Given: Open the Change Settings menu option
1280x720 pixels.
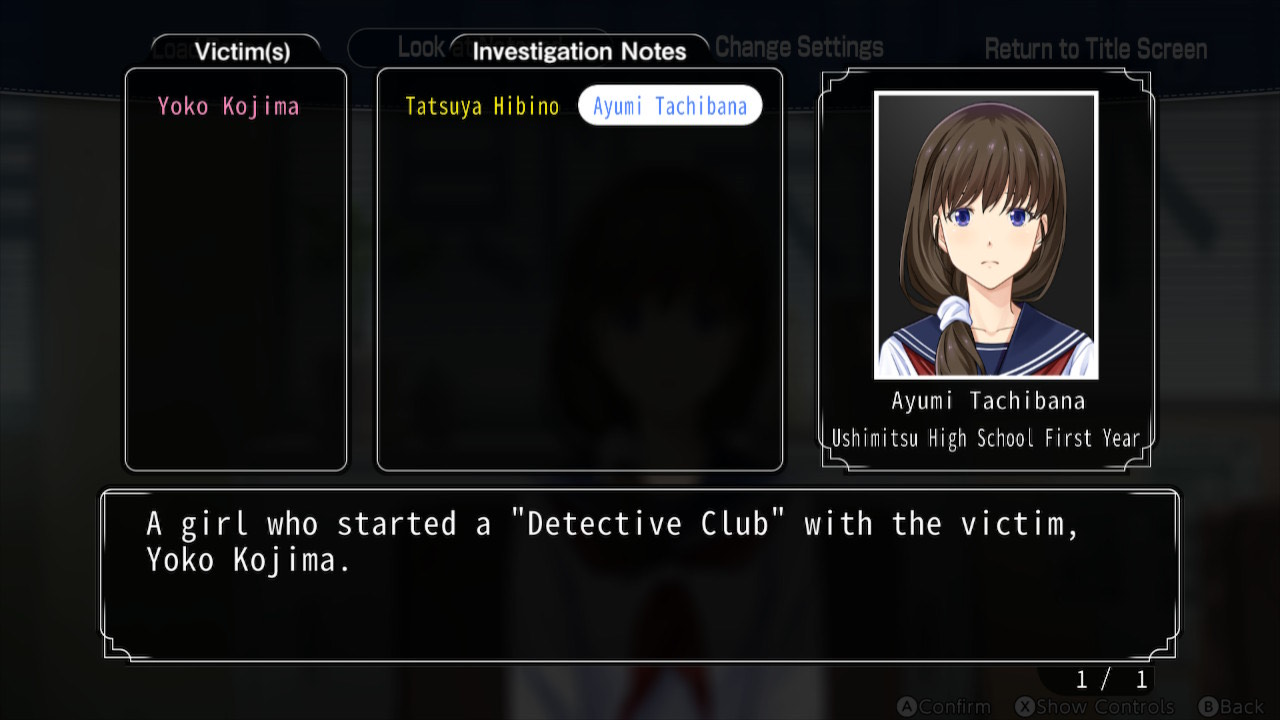Looking at the screenshot, I should tap(799, 48).
